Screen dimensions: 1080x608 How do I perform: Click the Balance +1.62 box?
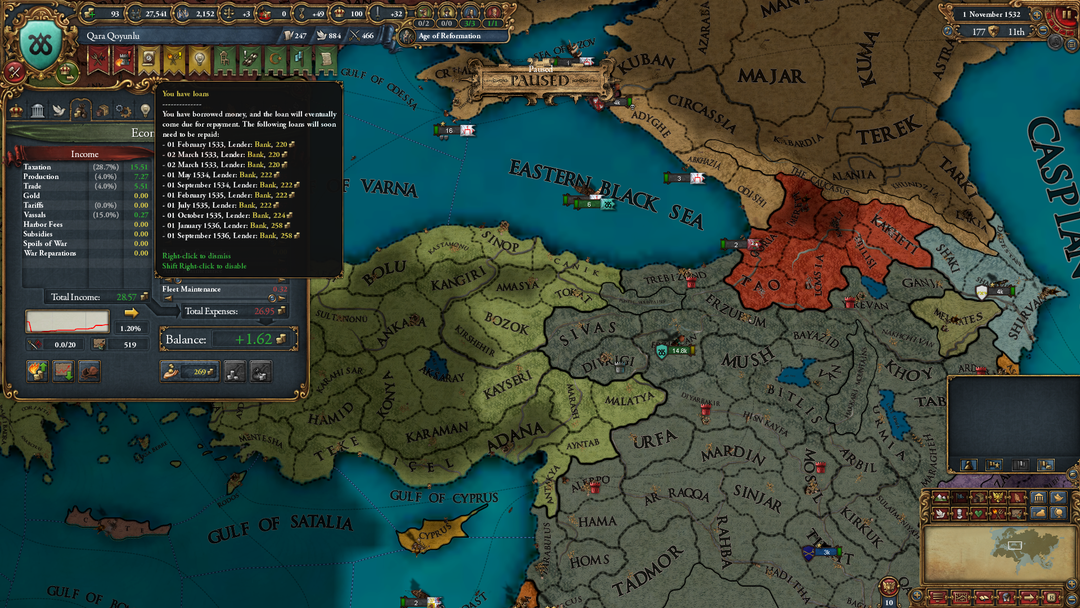(x=229, y=340)
